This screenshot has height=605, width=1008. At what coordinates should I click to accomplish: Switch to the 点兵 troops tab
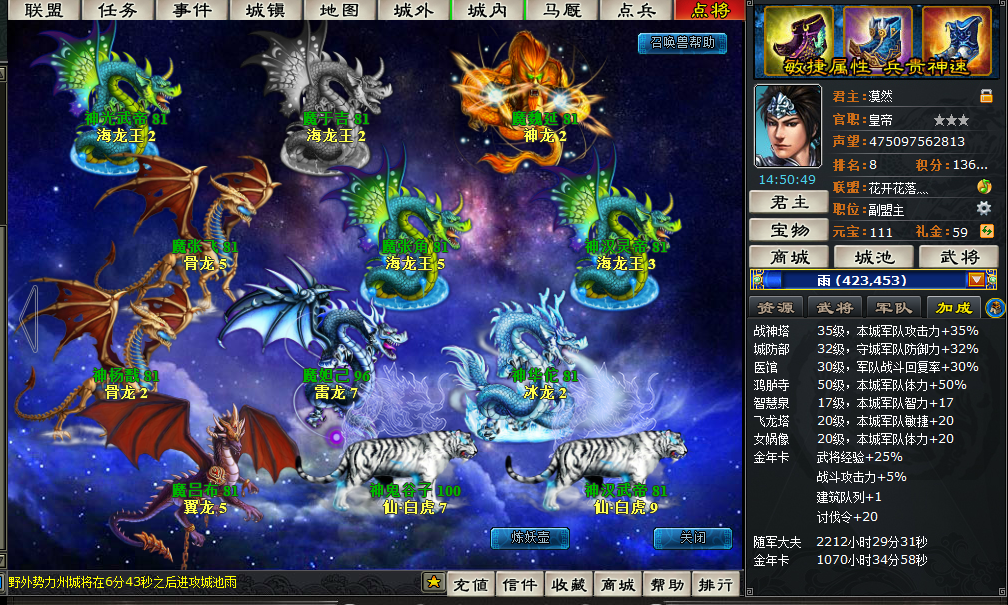637,10
